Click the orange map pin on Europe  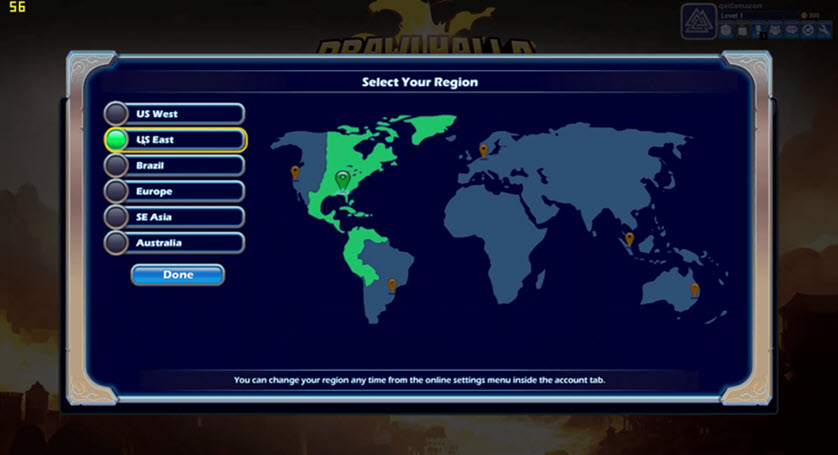pos(484,150)
